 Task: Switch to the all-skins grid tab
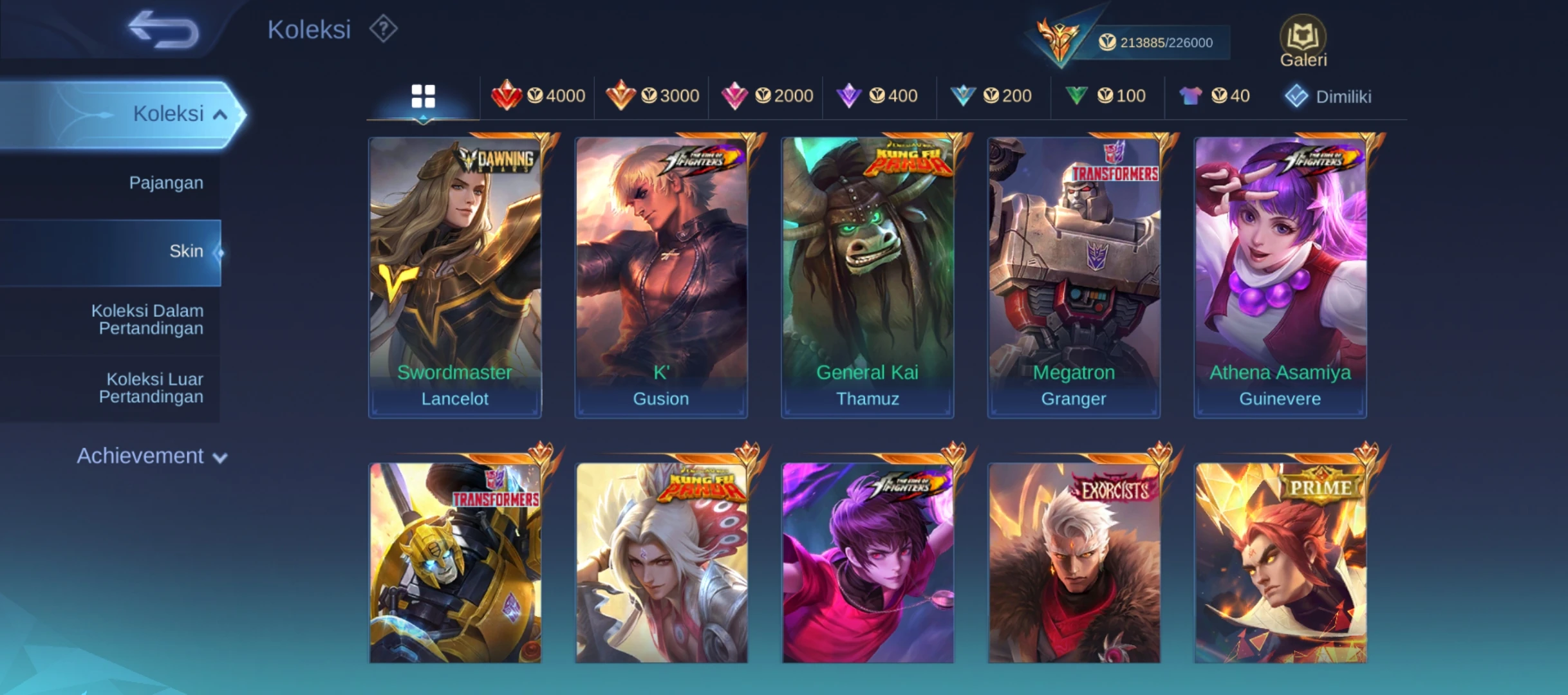pos(423,97)
